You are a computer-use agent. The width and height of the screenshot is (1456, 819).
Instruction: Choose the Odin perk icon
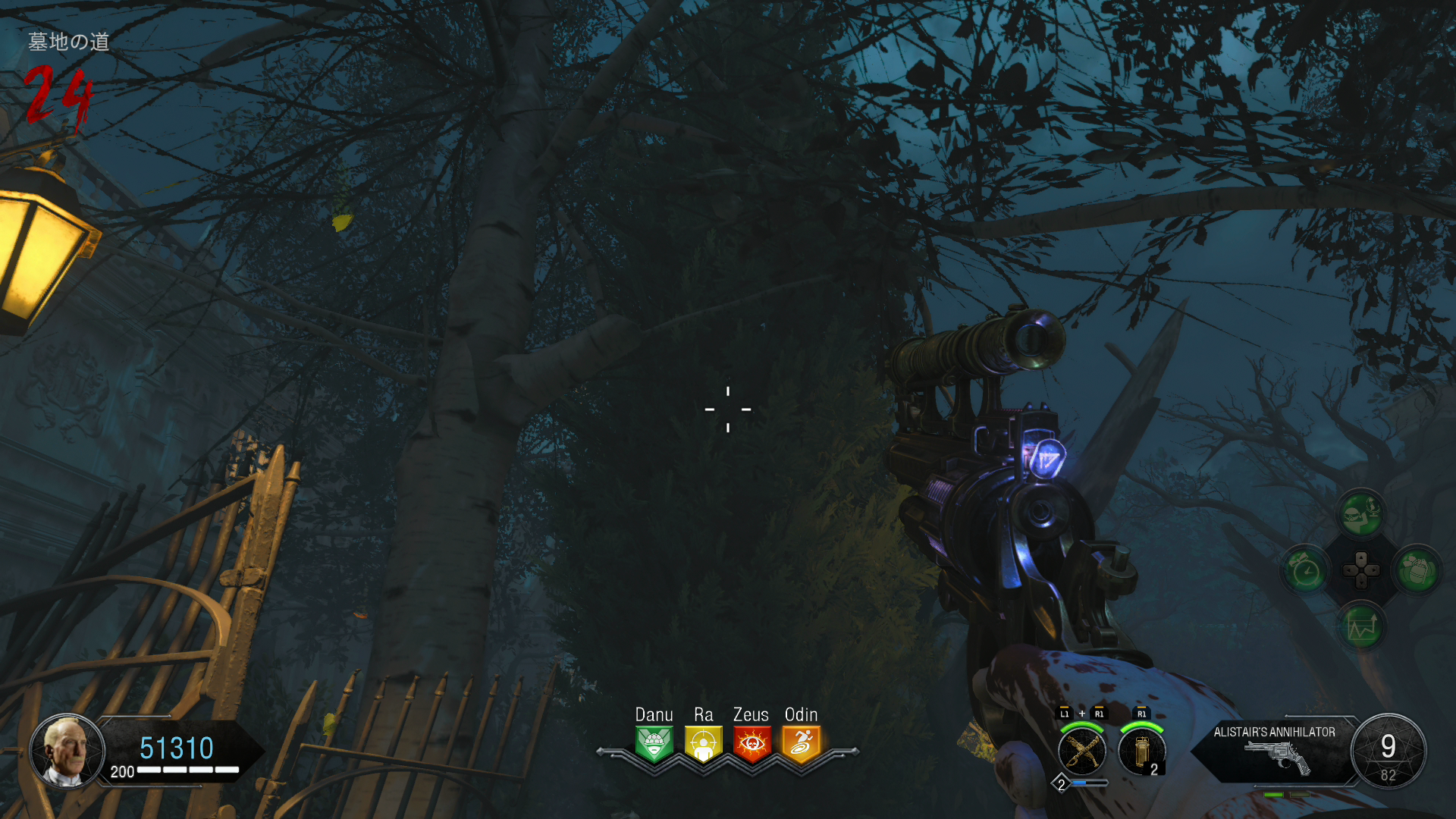801,744
